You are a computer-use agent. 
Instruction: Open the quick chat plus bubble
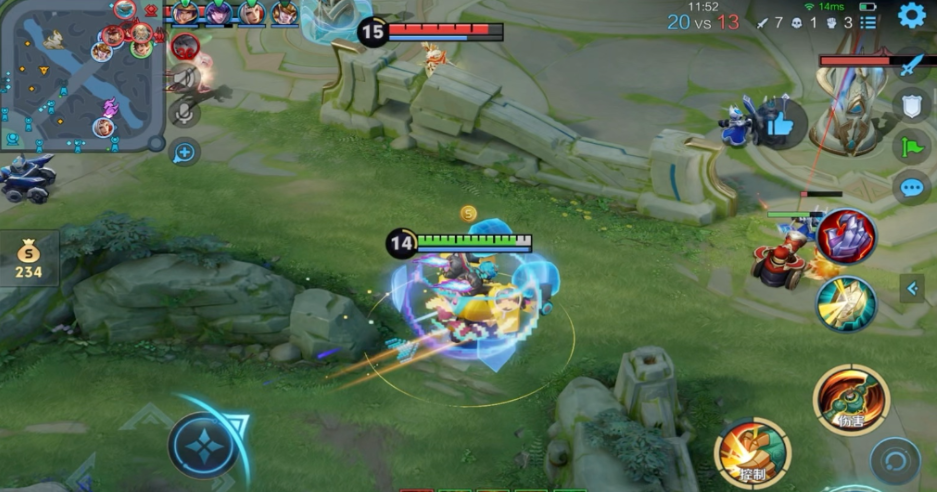185,152
